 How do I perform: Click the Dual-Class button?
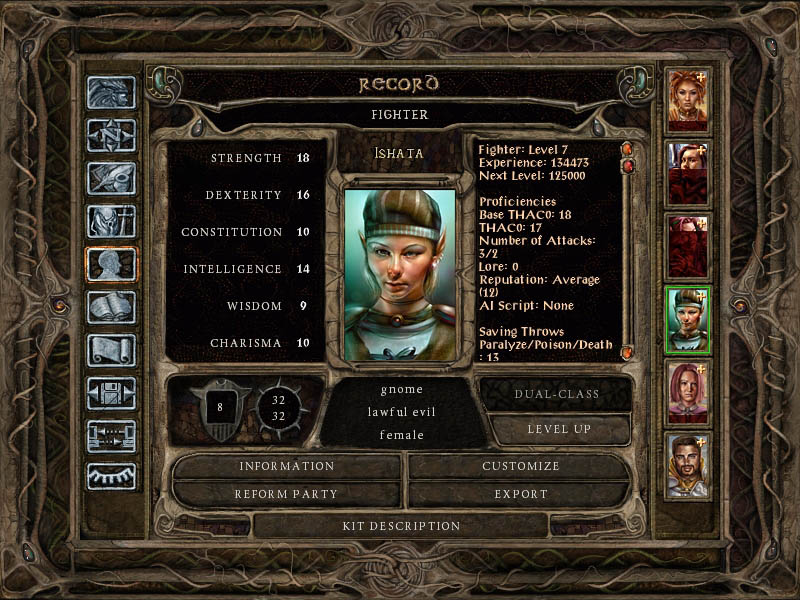(x=556, y=394)
